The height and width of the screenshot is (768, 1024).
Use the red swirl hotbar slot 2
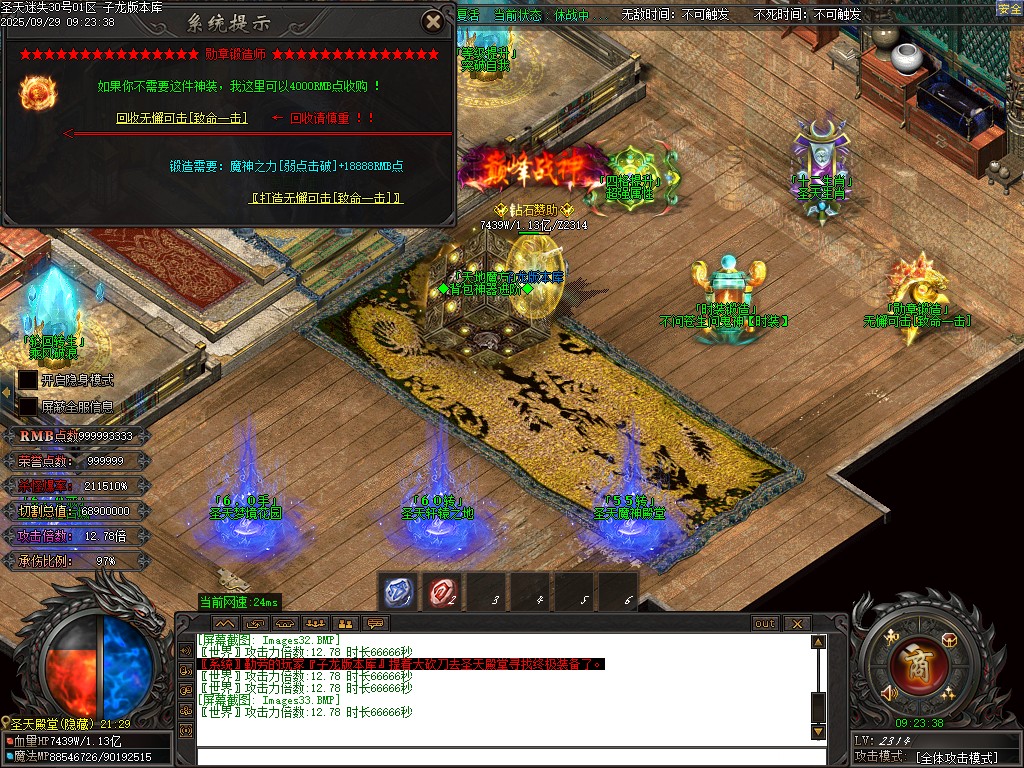pos(441,592)
